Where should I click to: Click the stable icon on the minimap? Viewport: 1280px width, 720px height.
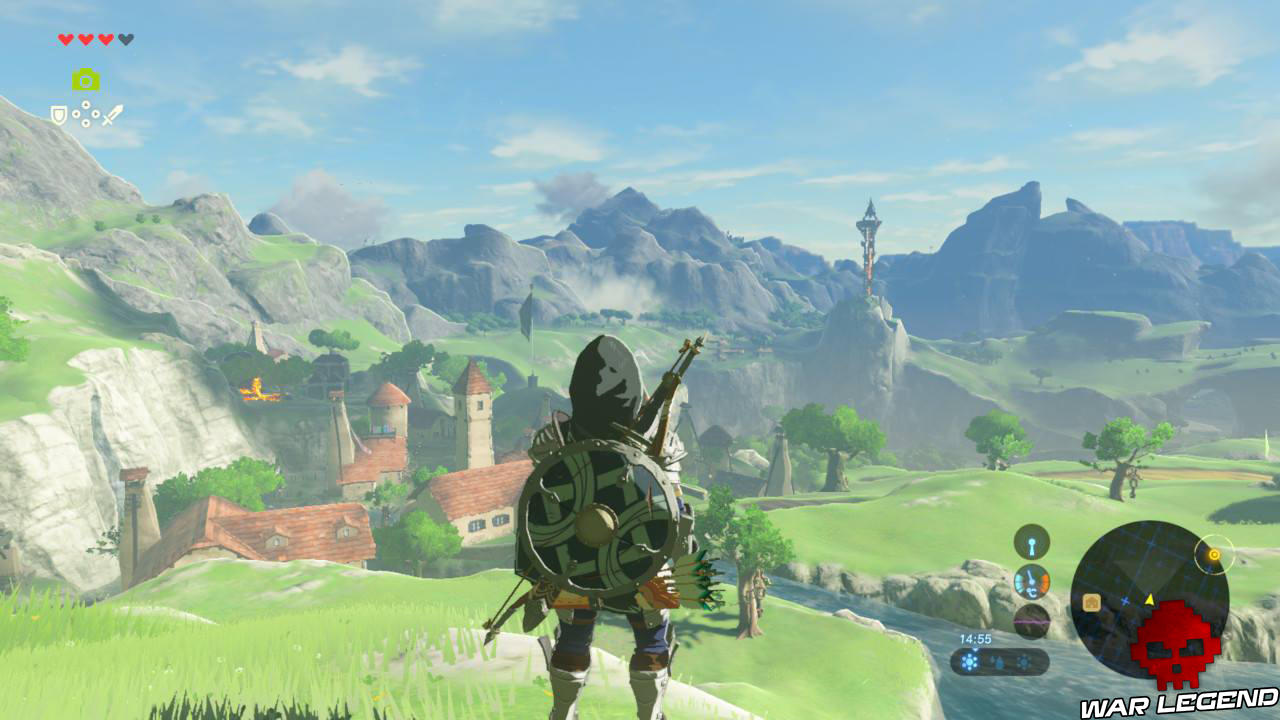coord(1091,603)
